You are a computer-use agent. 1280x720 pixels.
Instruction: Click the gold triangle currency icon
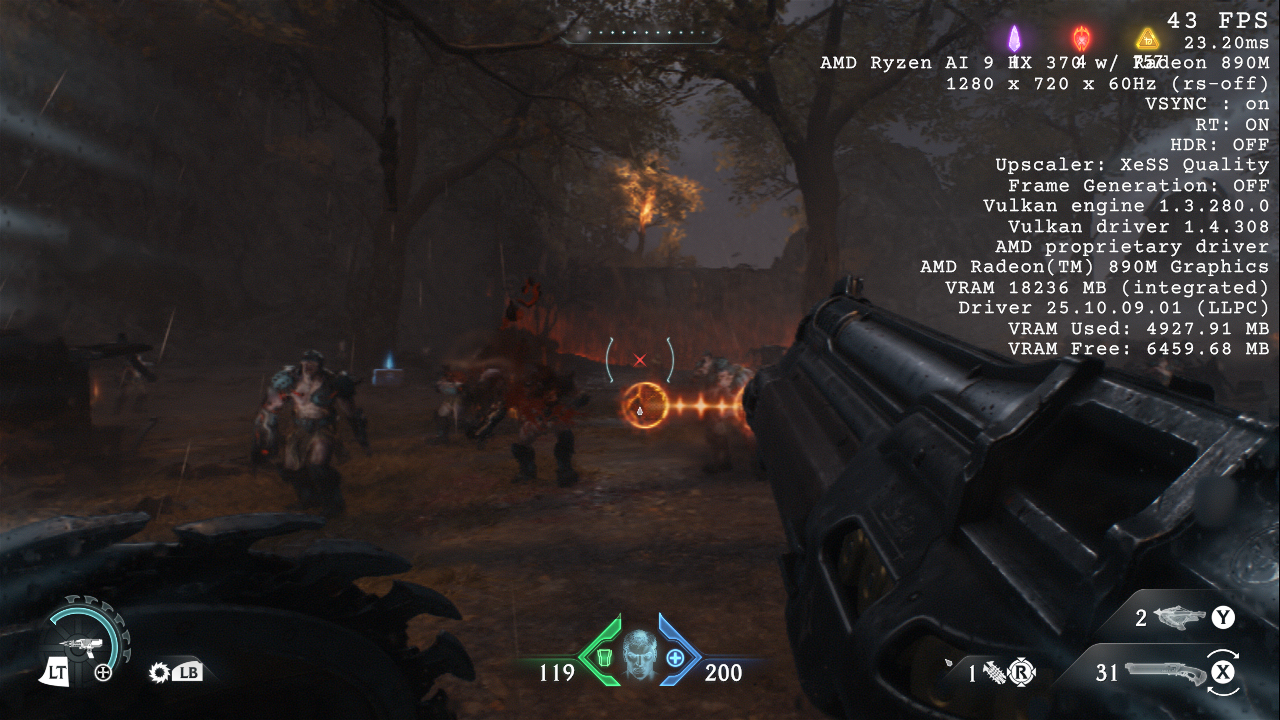(1146, 39)
